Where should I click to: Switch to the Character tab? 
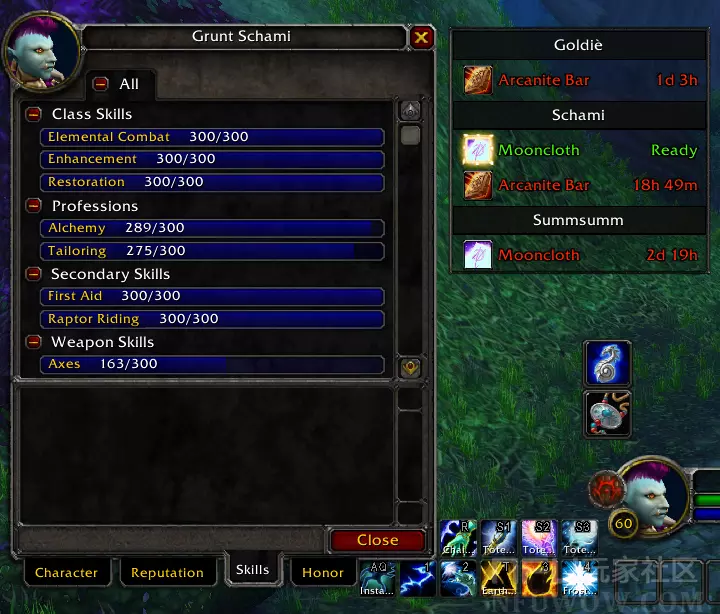coord(66,573)
